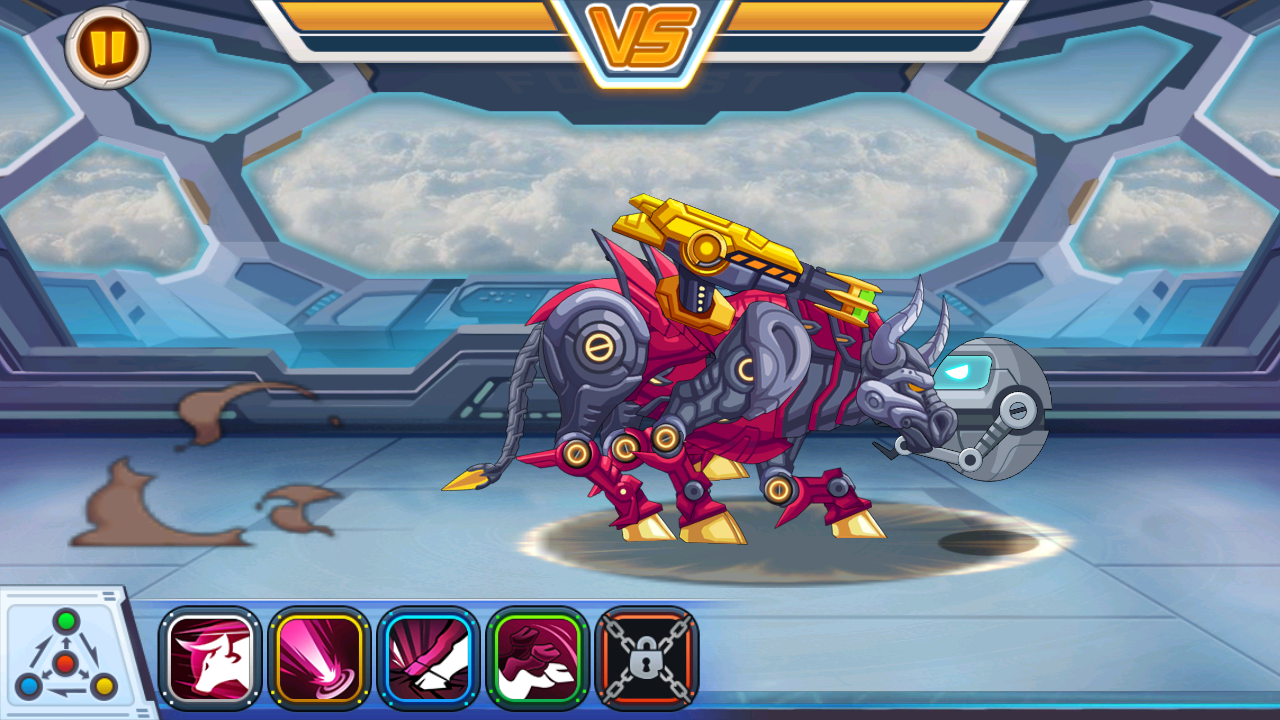Viewport: 1280px width, 720px height.
Task: Select the locked chained skill slot
Action: (x=646, y=657)
